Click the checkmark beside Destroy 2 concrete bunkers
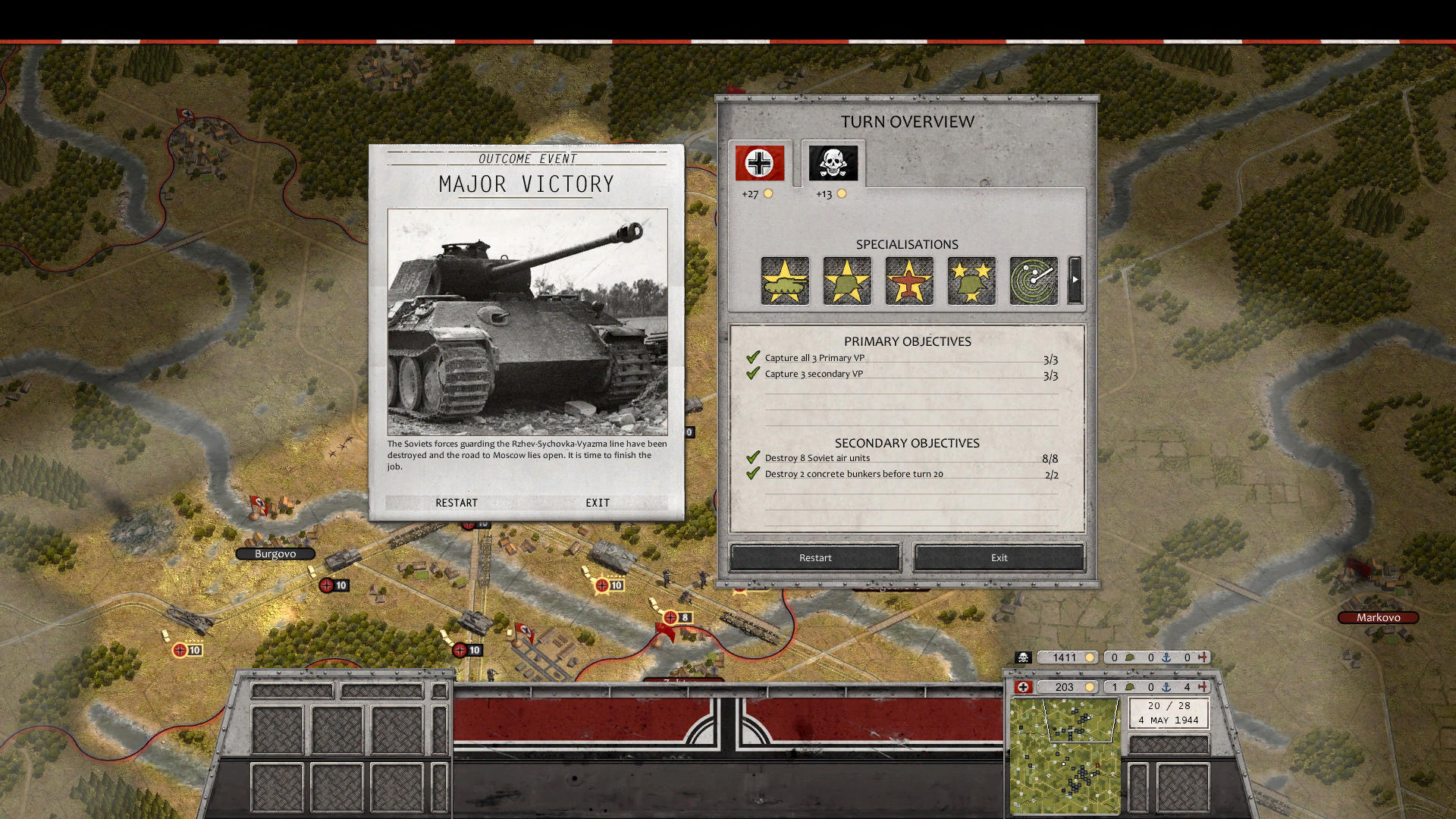This screenshot has height=819, width=1456. 753,472
